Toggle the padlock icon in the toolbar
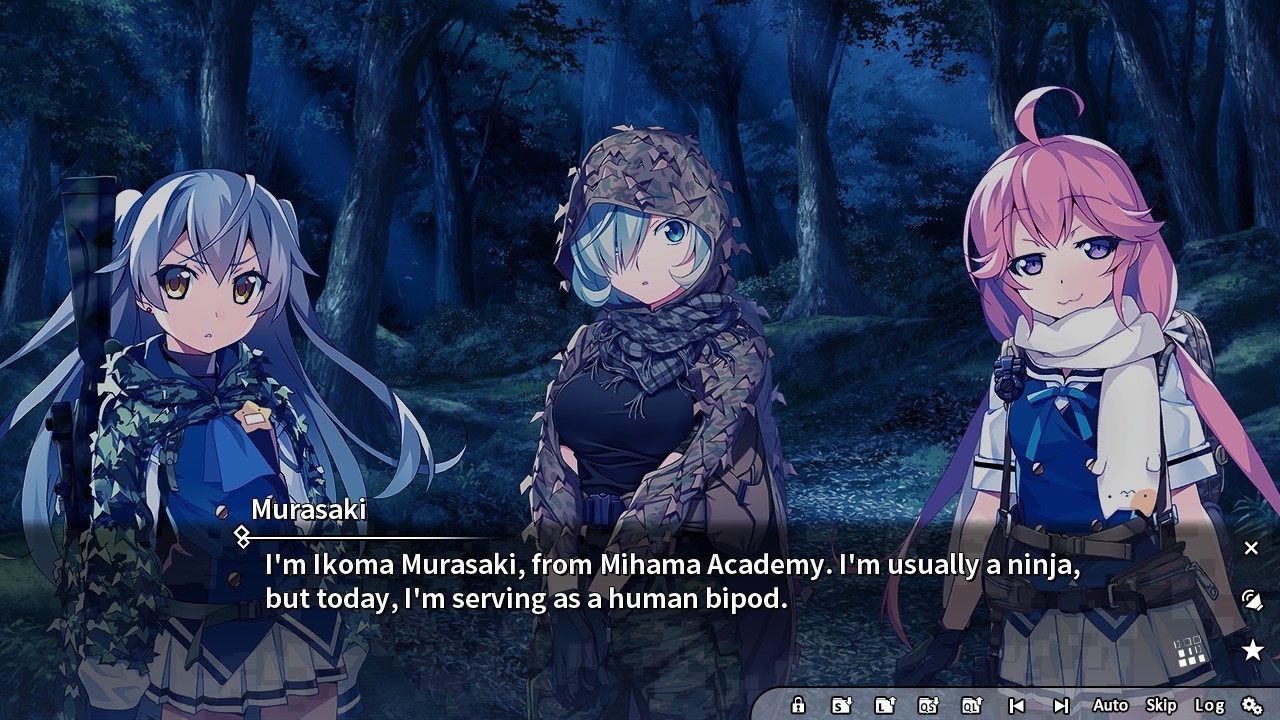Image resolution: width=1280 pixels, height=720 pixels. 798,705
